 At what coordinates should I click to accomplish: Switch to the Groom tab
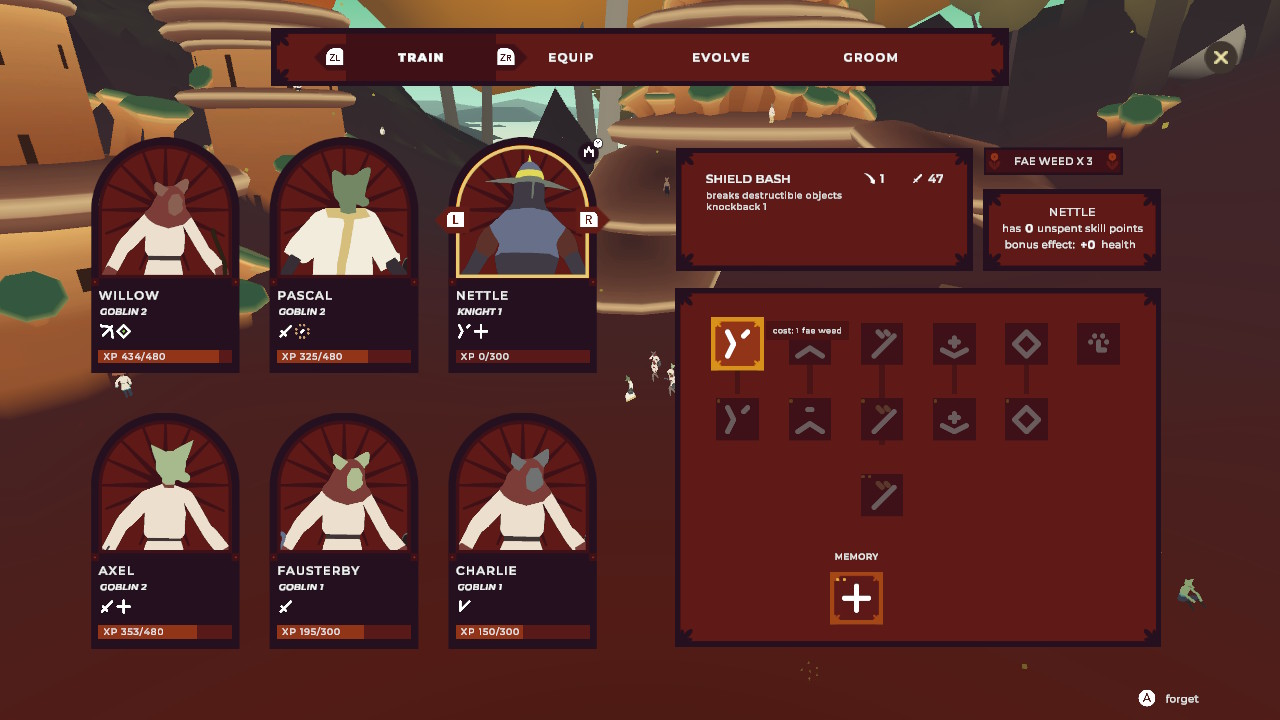click(x=870, y=57)
